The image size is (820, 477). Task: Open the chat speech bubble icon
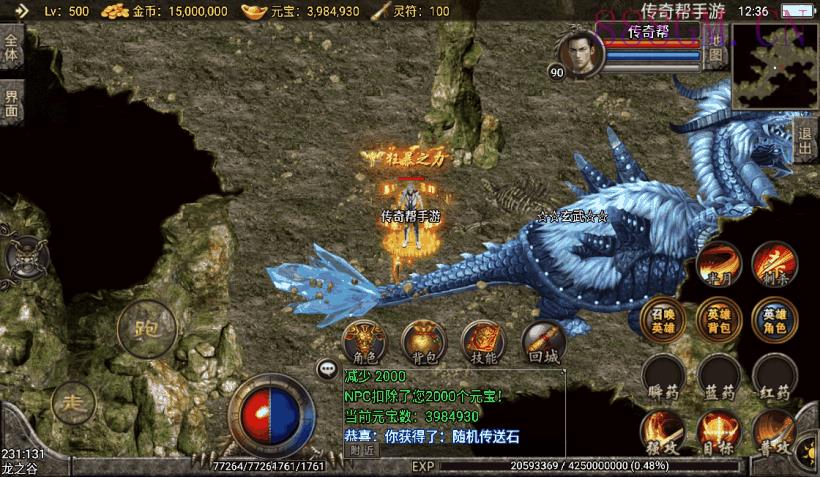coord(326,369)
